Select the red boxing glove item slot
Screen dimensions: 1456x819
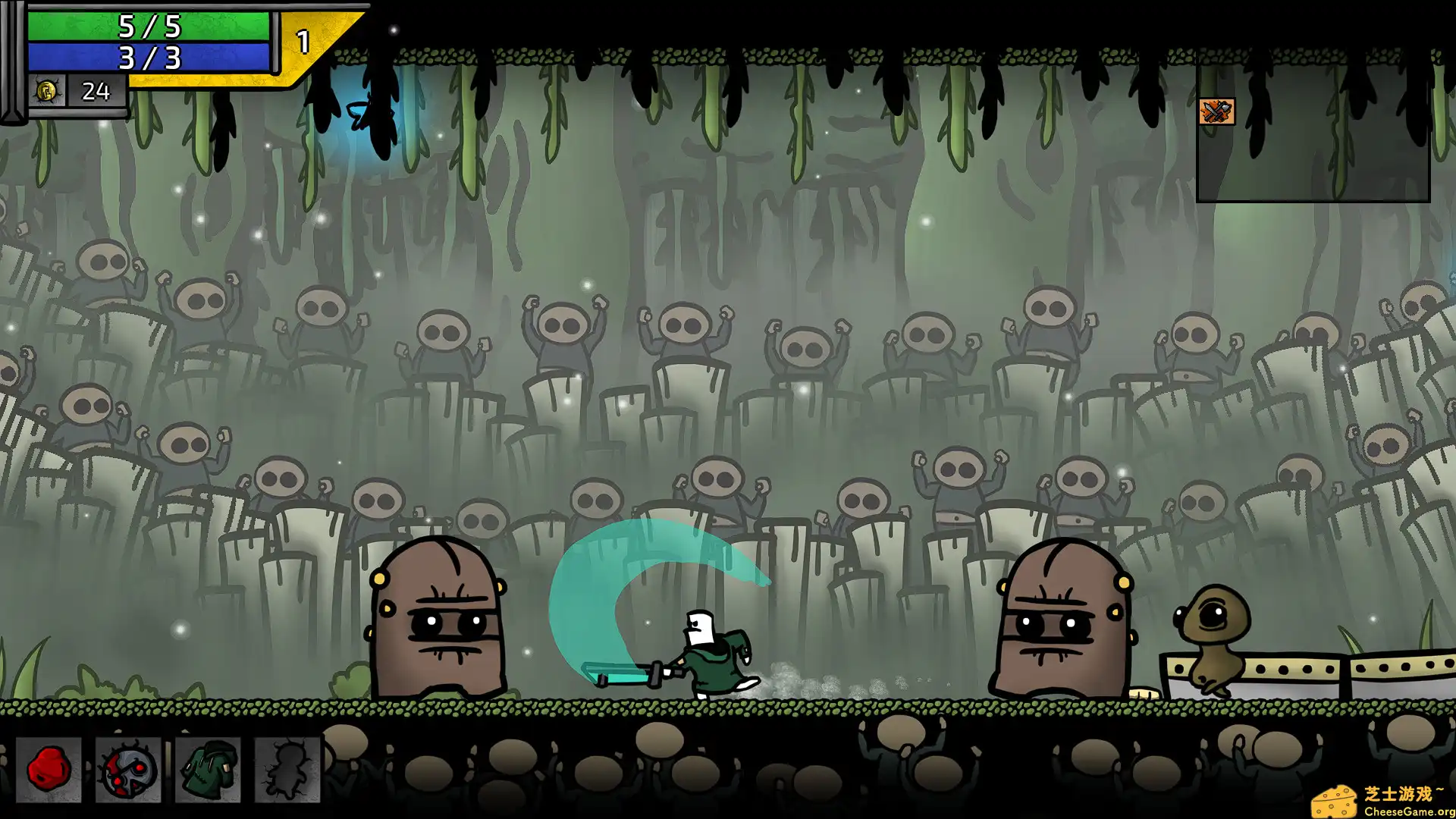(x=49, y=770)
